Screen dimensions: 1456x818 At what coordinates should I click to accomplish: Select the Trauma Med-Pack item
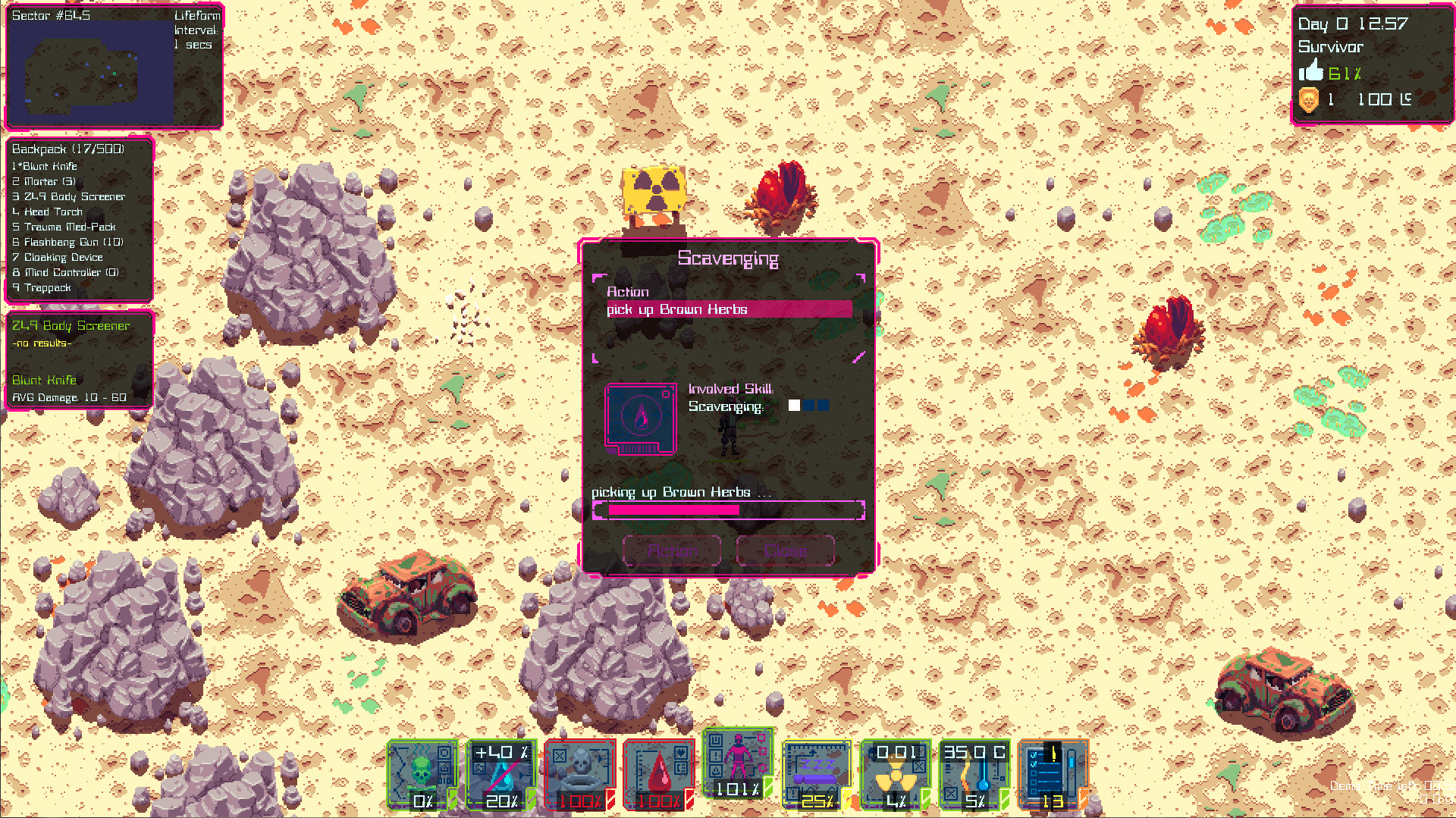(65, 227)
